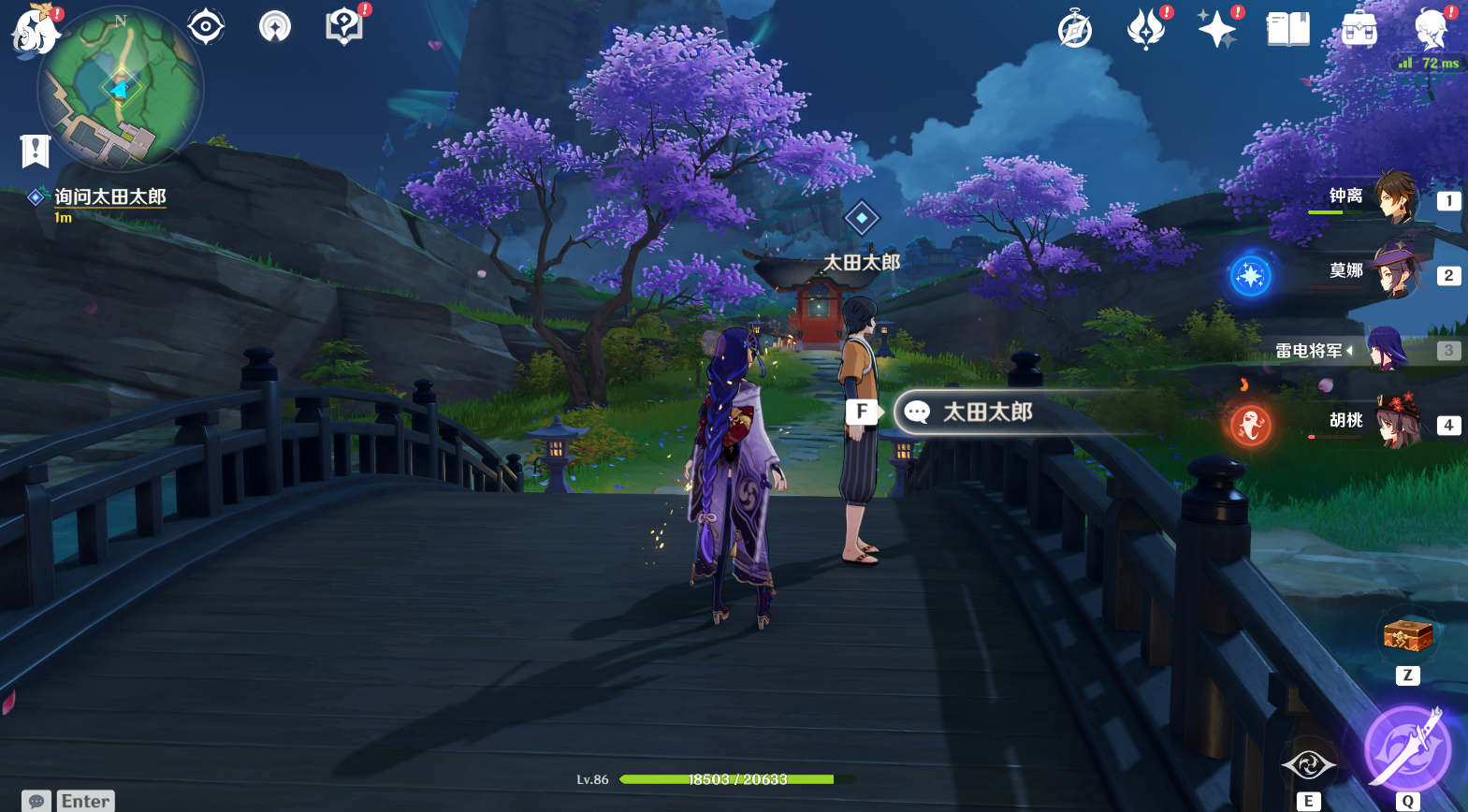Open the round icon left of the tutorial marker

point(275,26)
